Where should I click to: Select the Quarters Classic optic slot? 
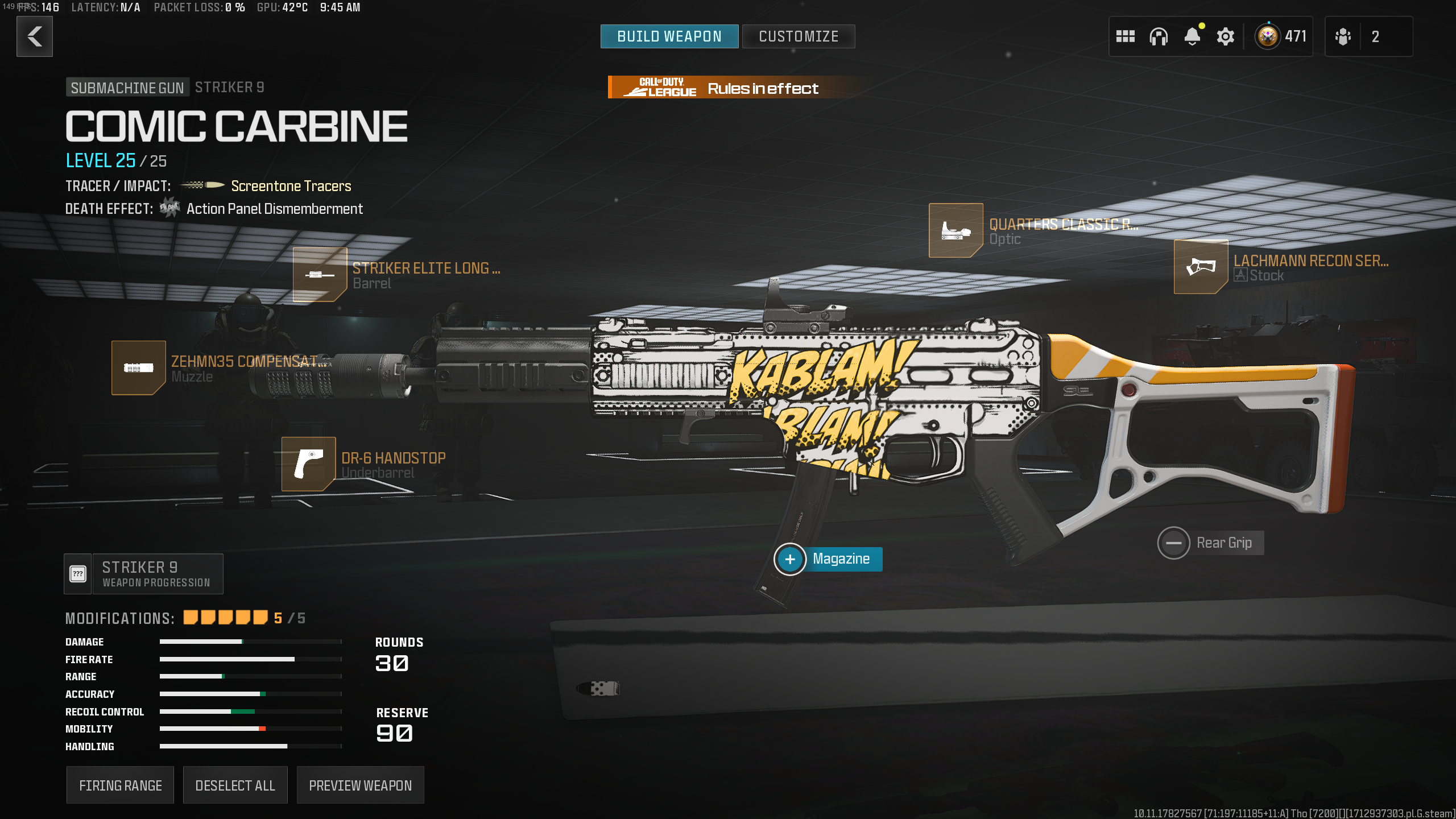pyautogui.click(x=955, y=231)
